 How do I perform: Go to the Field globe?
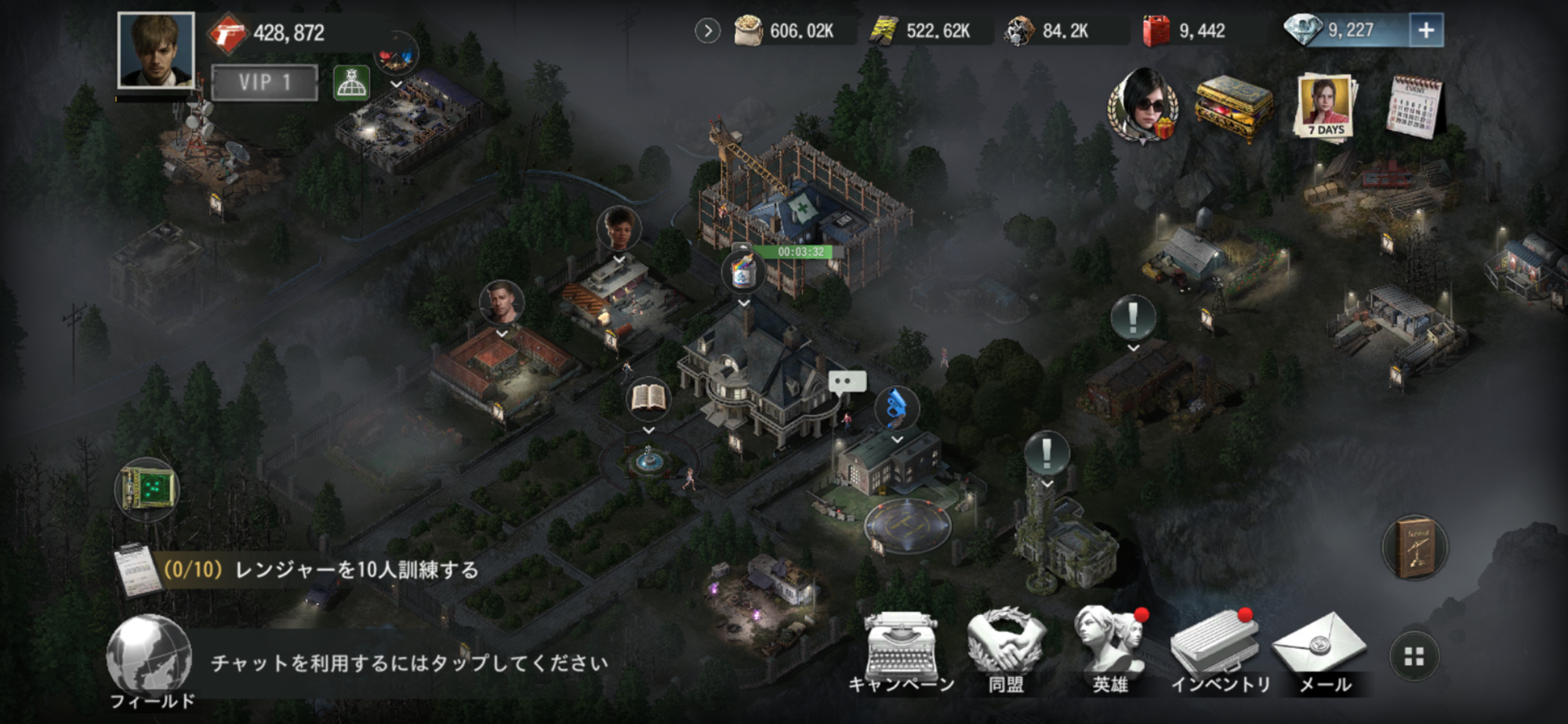pos(150,660)
